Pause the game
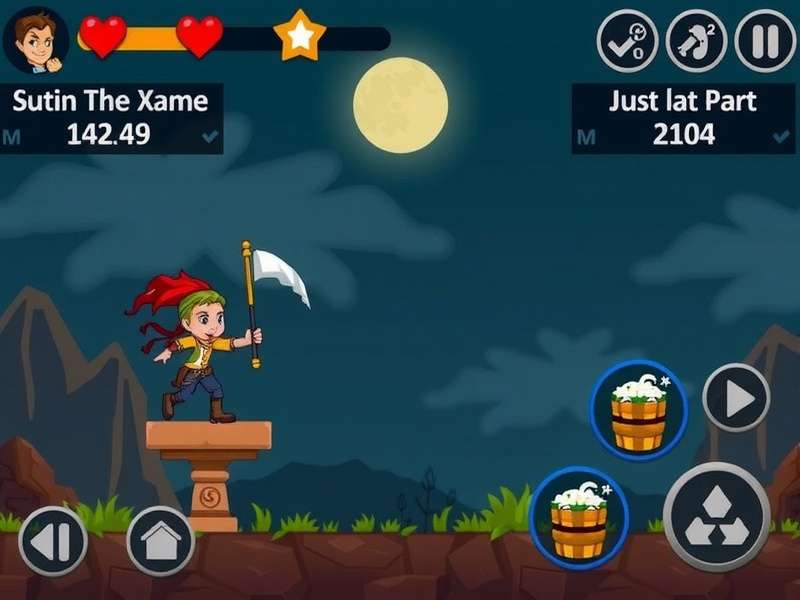 765,42
